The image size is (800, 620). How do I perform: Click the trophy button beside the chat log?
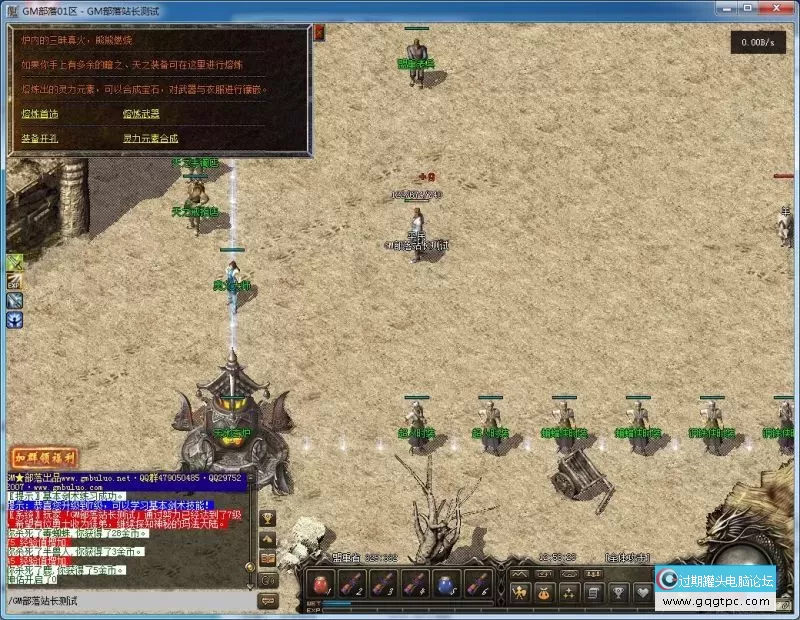(268, 518)
